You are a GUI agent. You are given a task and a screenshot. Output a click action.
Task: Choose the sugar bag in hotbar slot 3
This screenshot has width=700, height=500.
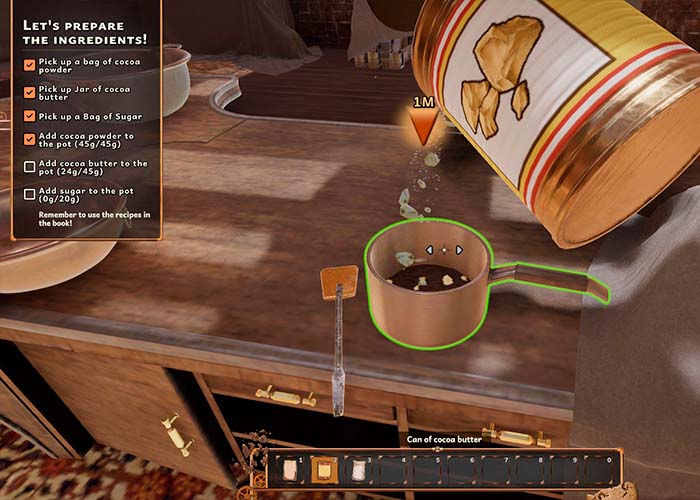point(356,468)
